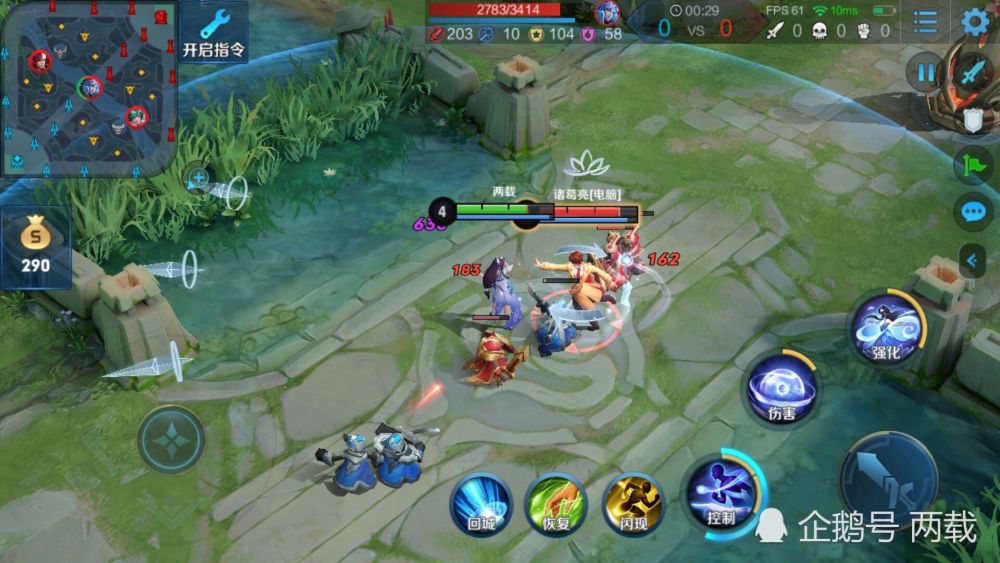
Task: Touch the virtual movement joystick
Action: [171, 439]
